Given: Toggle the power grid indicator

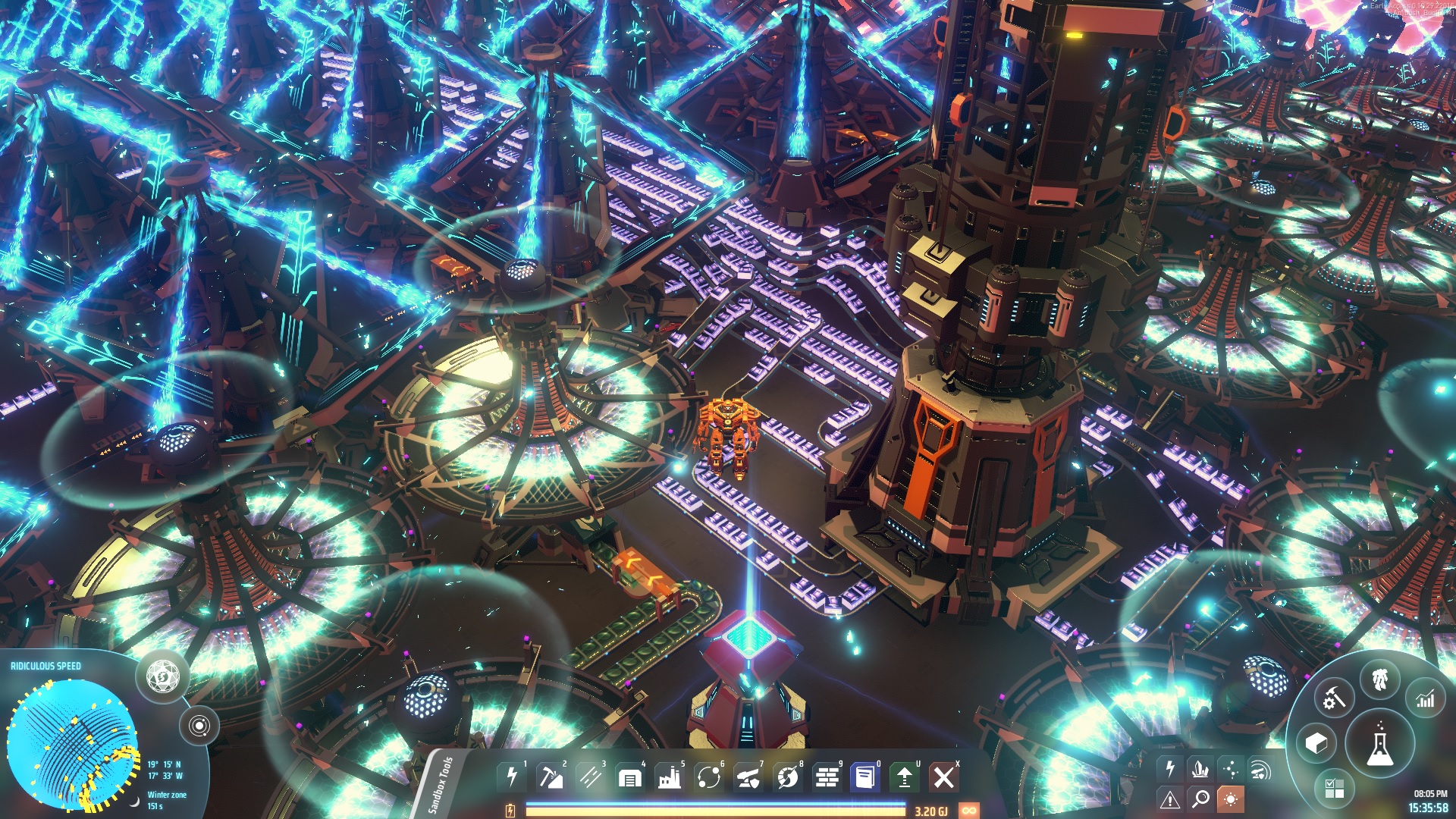Looking at the screenshot, I should click(1170, 769).
